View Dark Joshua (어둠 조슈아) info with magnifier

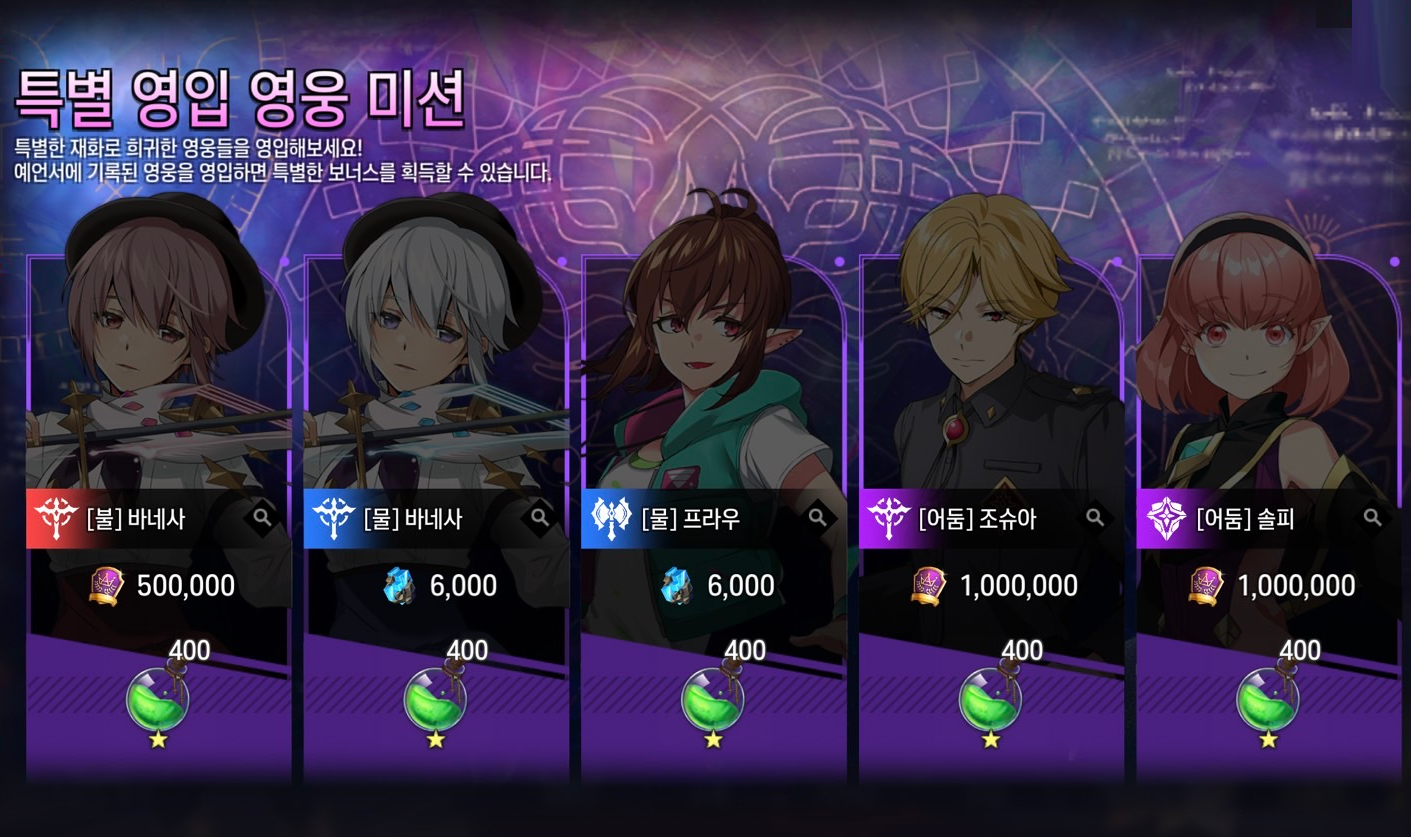1095,518
